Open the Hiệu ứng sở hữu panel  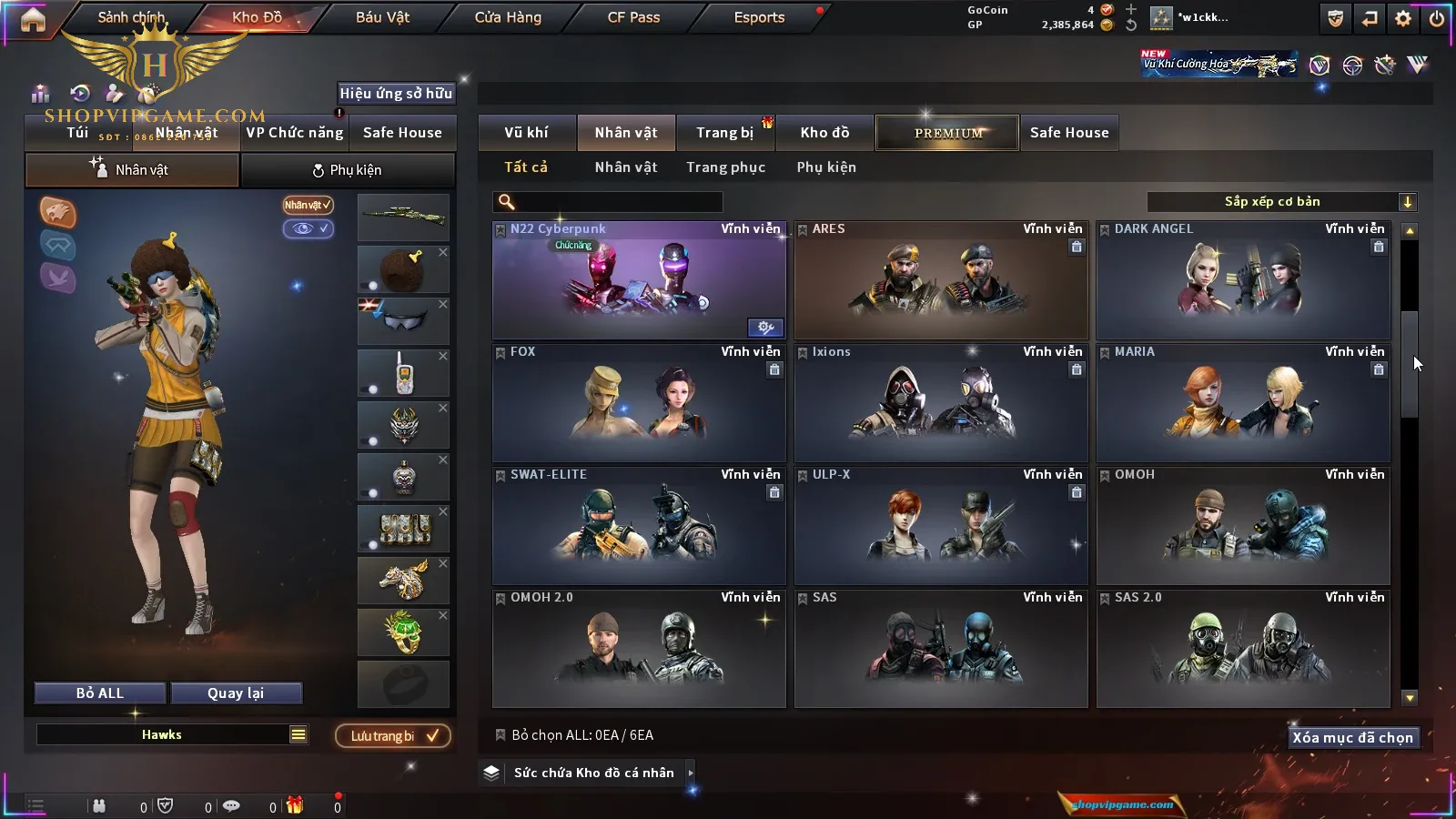point(396,93)
